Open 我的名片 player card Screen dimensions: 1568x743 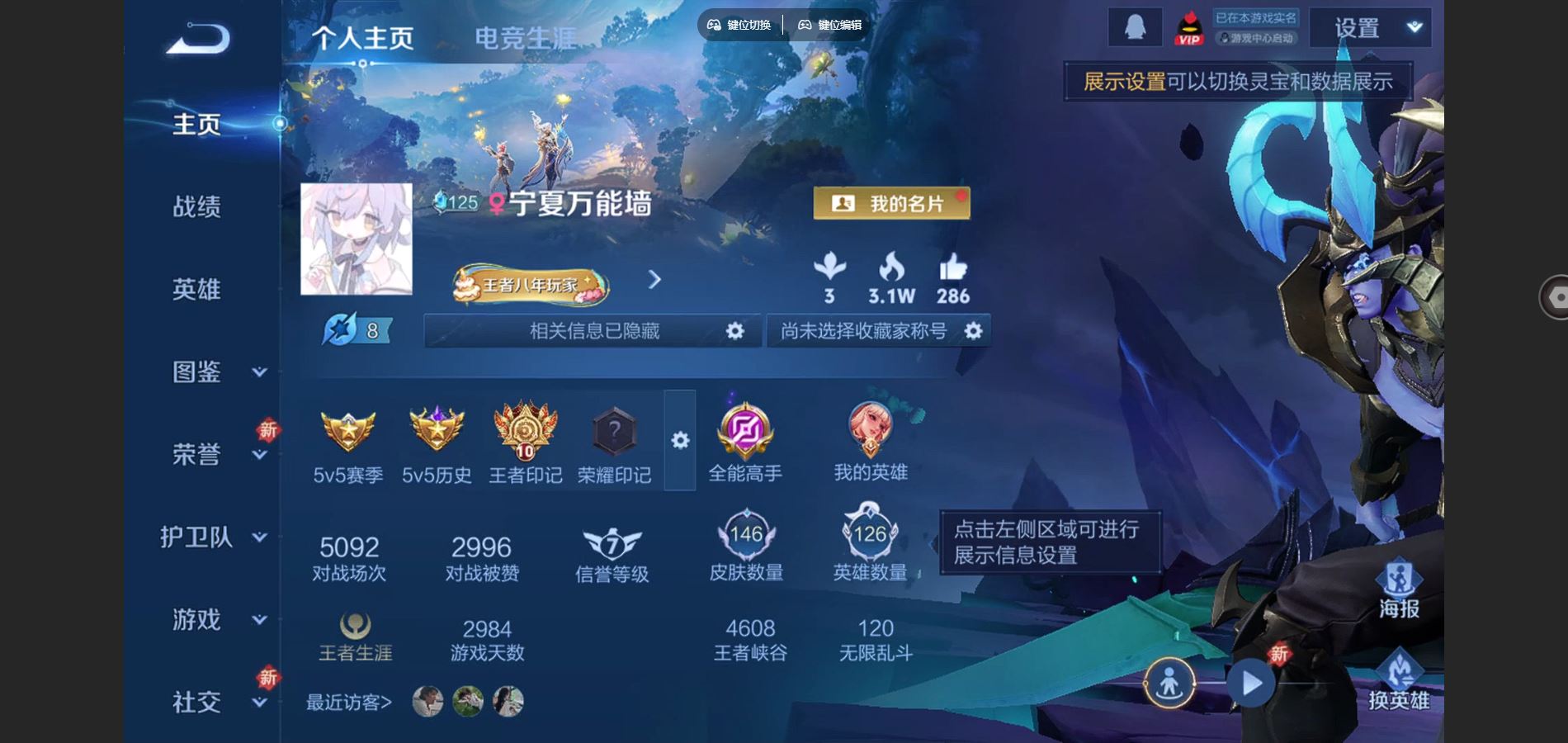tap(891, 202)
